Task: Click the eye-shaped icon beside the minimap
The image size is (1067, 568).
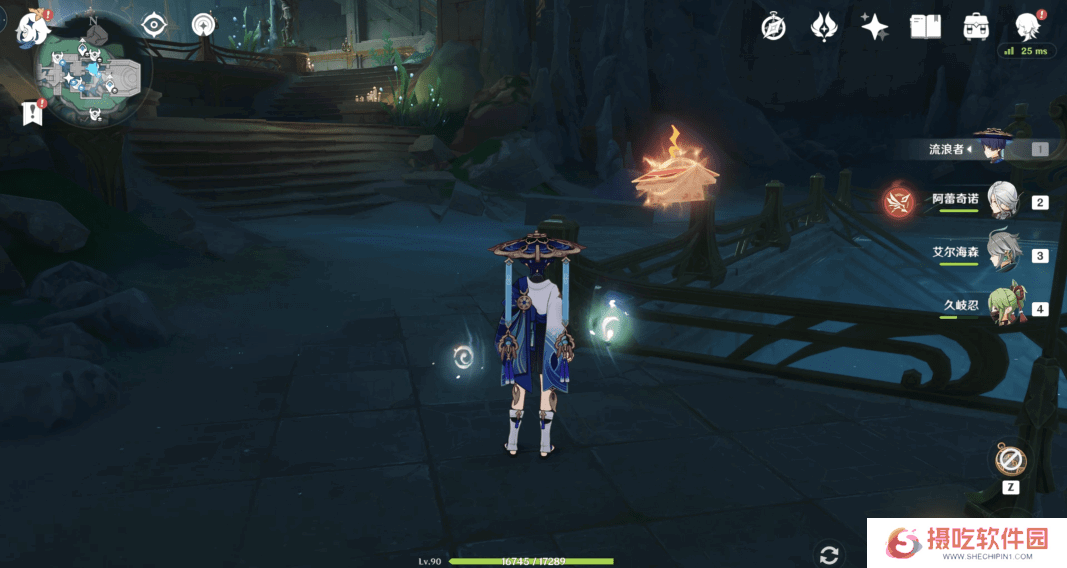Action: [154, 25]
